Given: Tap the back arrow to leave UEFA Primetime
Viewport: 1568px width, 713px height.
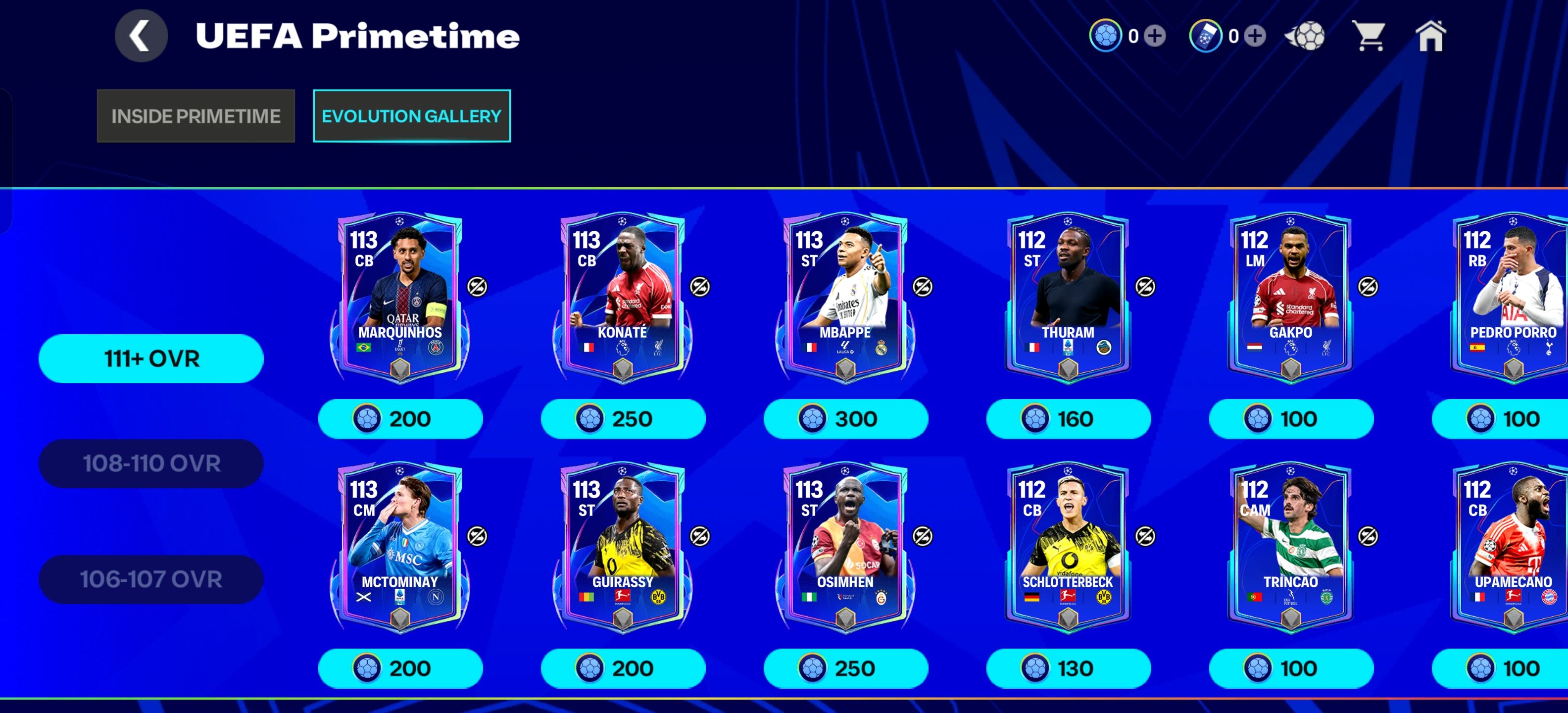Looking at the screenshot, I should pos(141,35).
